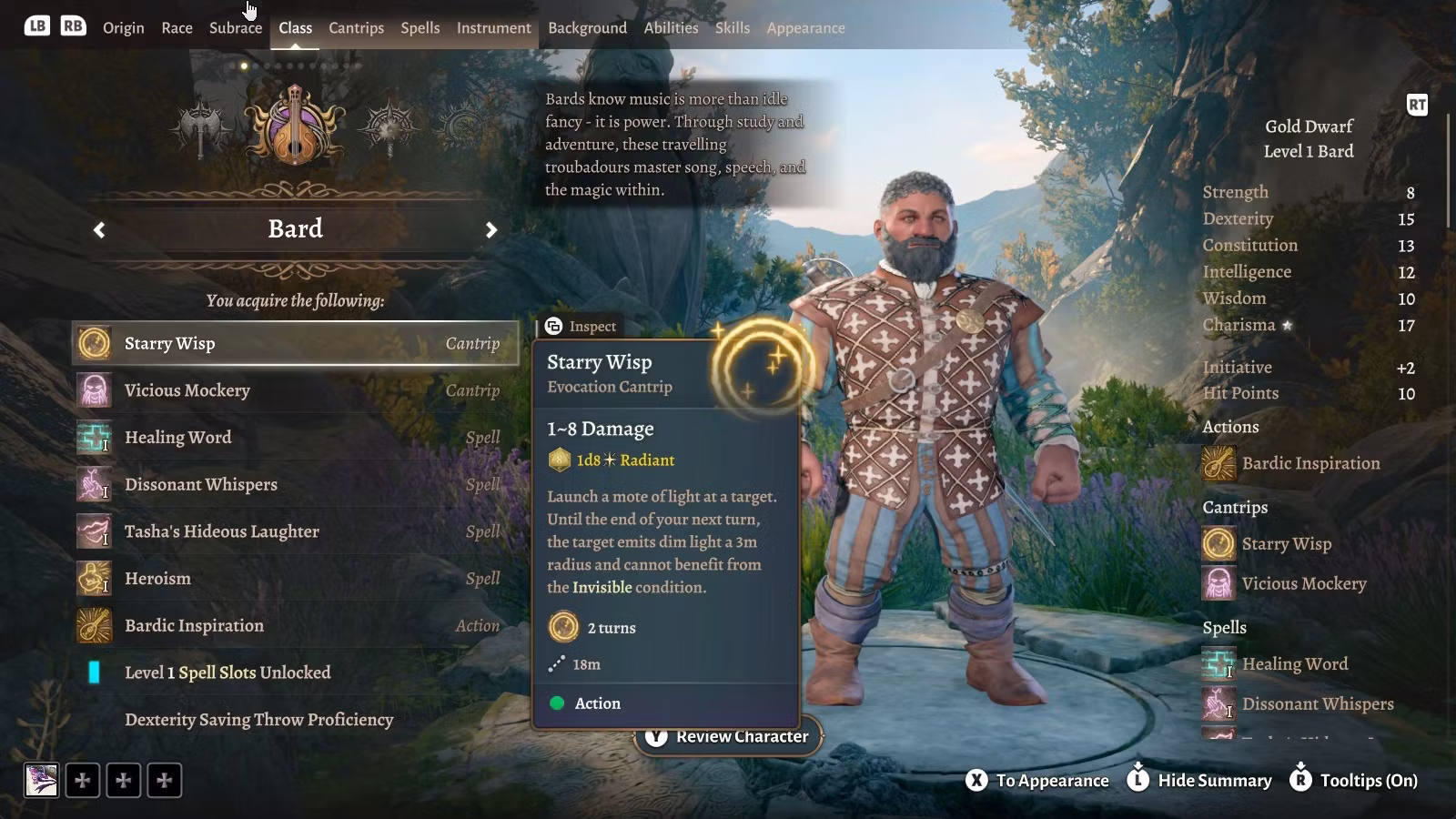Select the Bardic Inspiration action row
The image size is (1456, 819).
tap(295, 626)
